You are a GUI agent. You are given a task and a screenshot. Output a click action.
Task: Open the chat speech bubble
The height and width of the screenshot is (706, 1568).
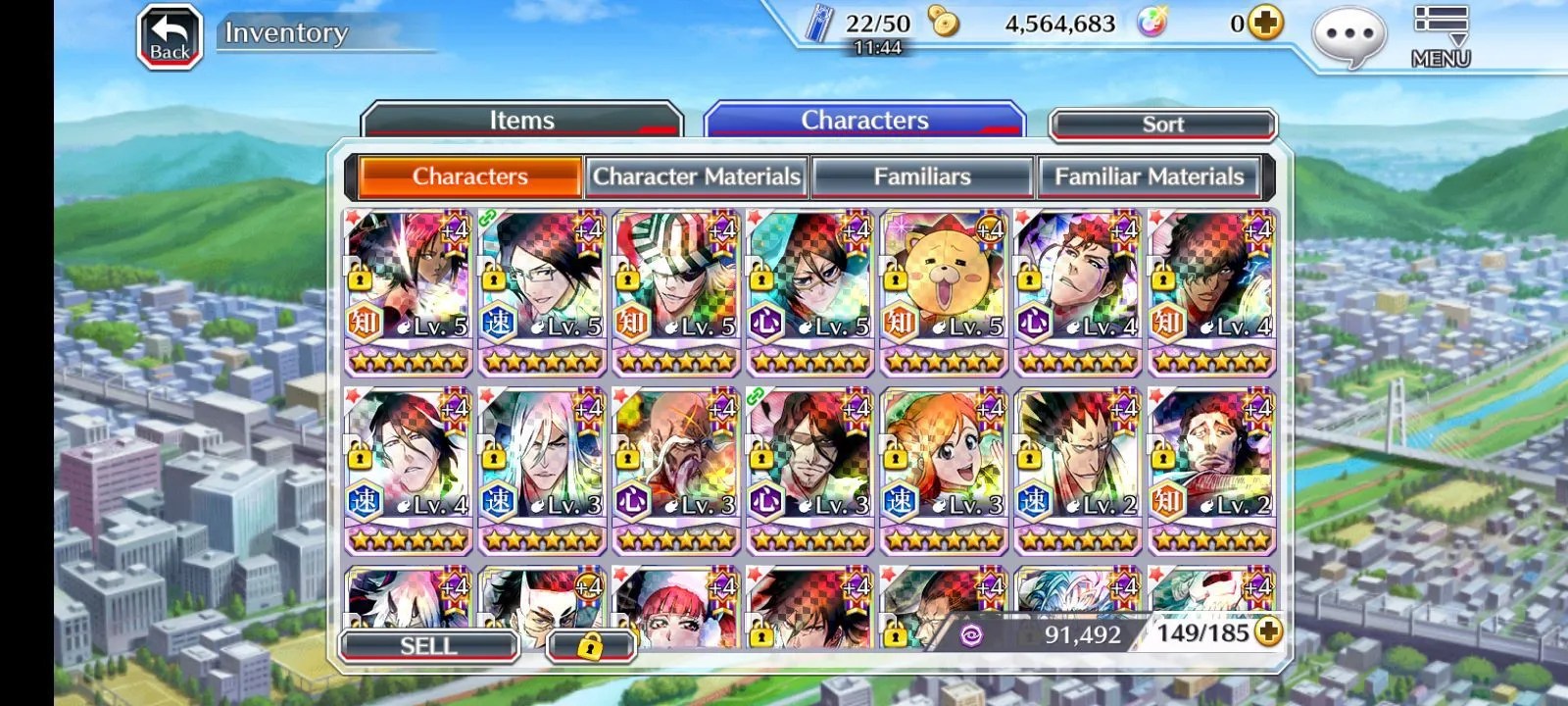coord(1349,37)
